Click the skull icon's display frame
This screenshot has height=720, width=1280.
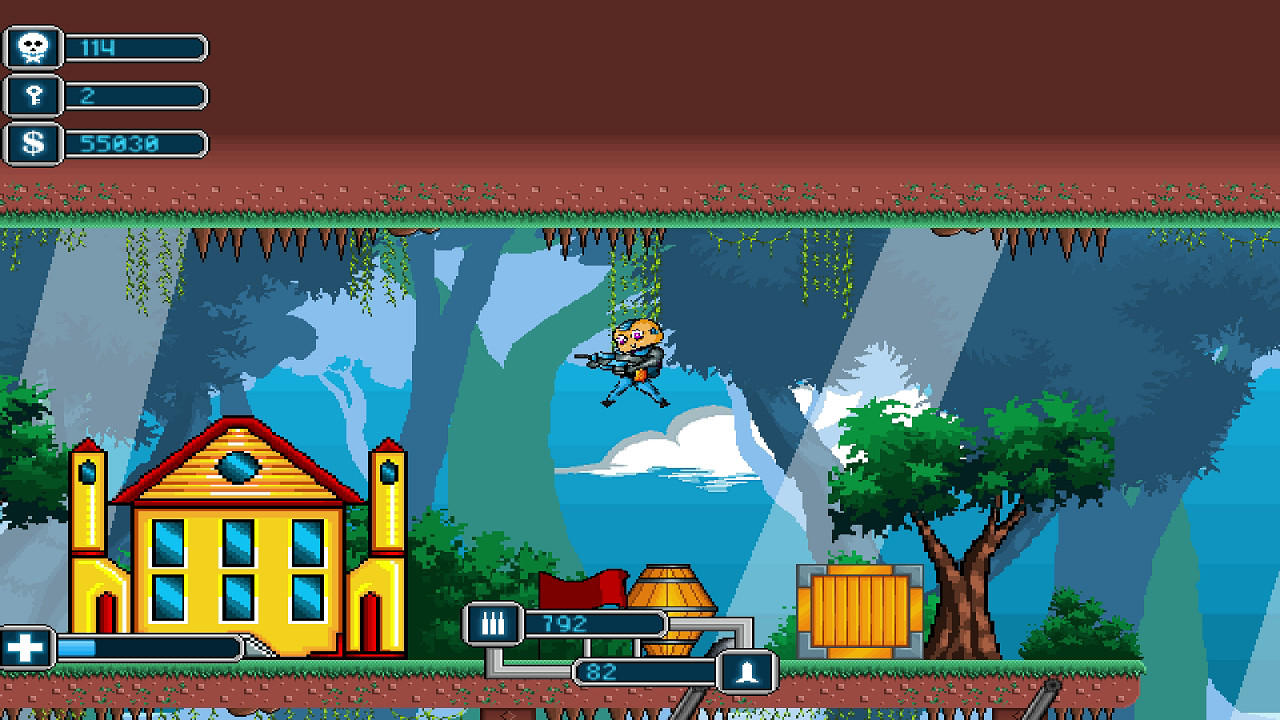(x=33, y=44)
